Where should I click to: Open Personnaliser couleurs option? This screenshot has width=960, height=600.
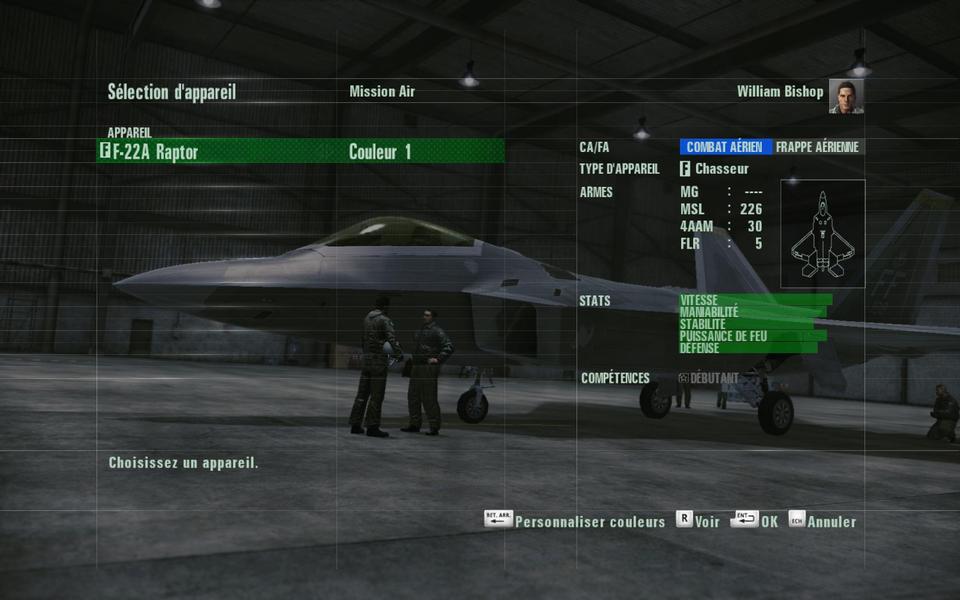576,521
